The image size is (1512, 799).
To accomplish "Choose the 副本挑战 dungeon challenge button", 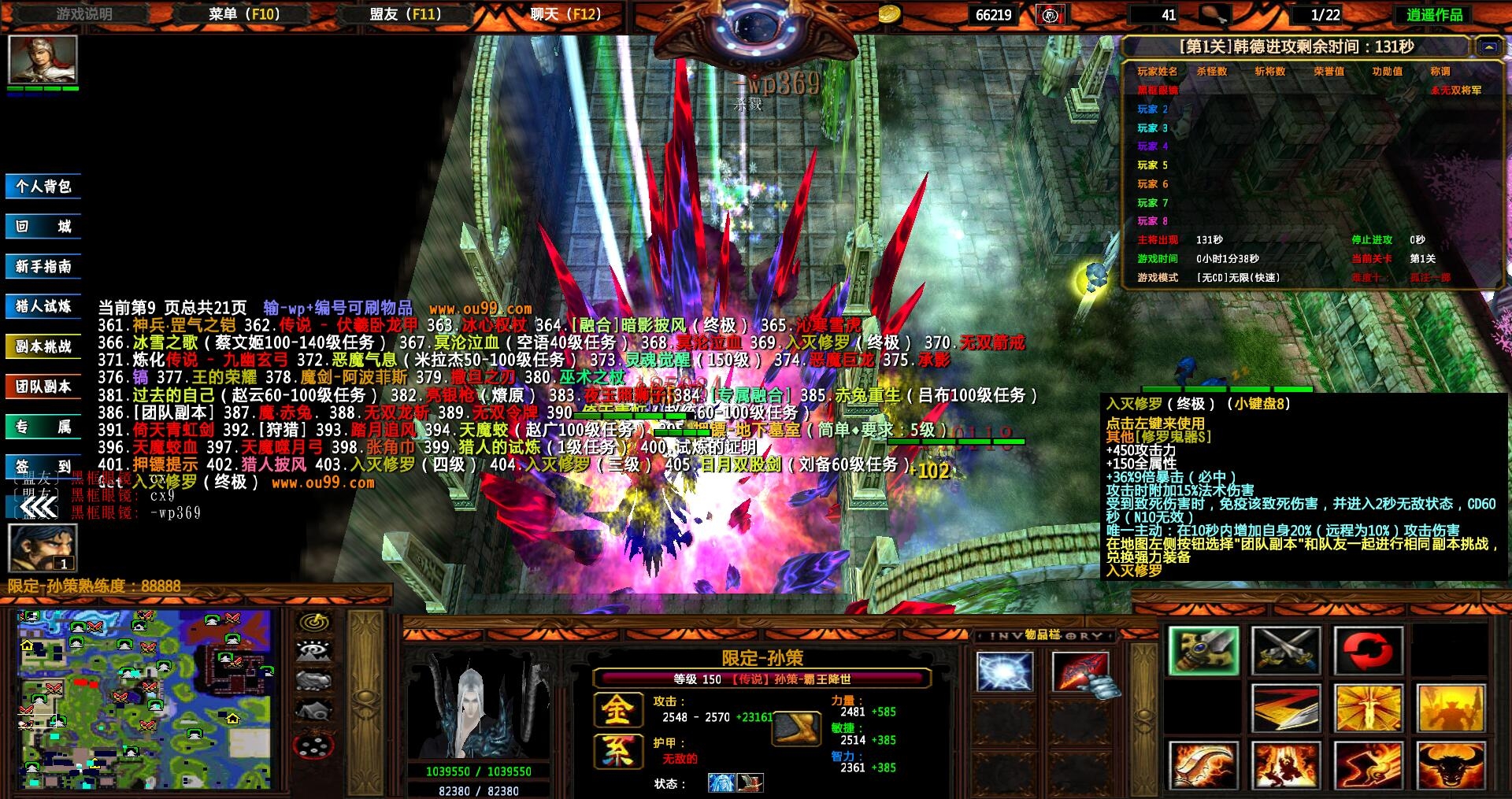I will [43, 346].
